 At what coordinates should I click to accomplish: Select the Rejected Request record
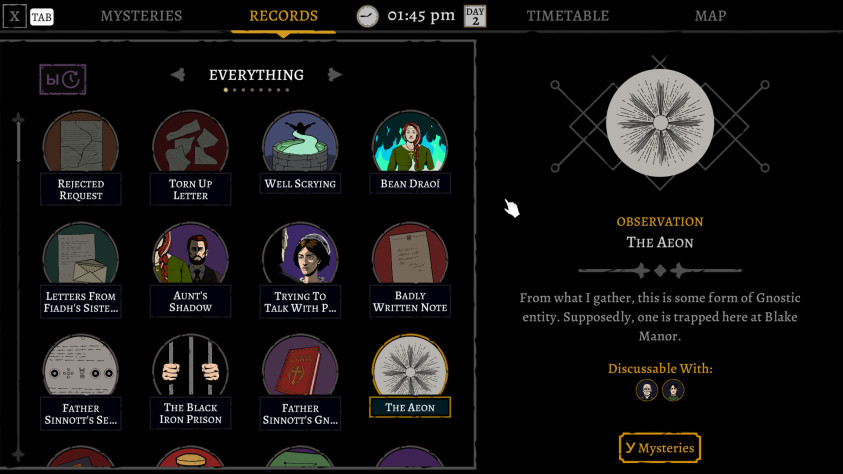81,149
